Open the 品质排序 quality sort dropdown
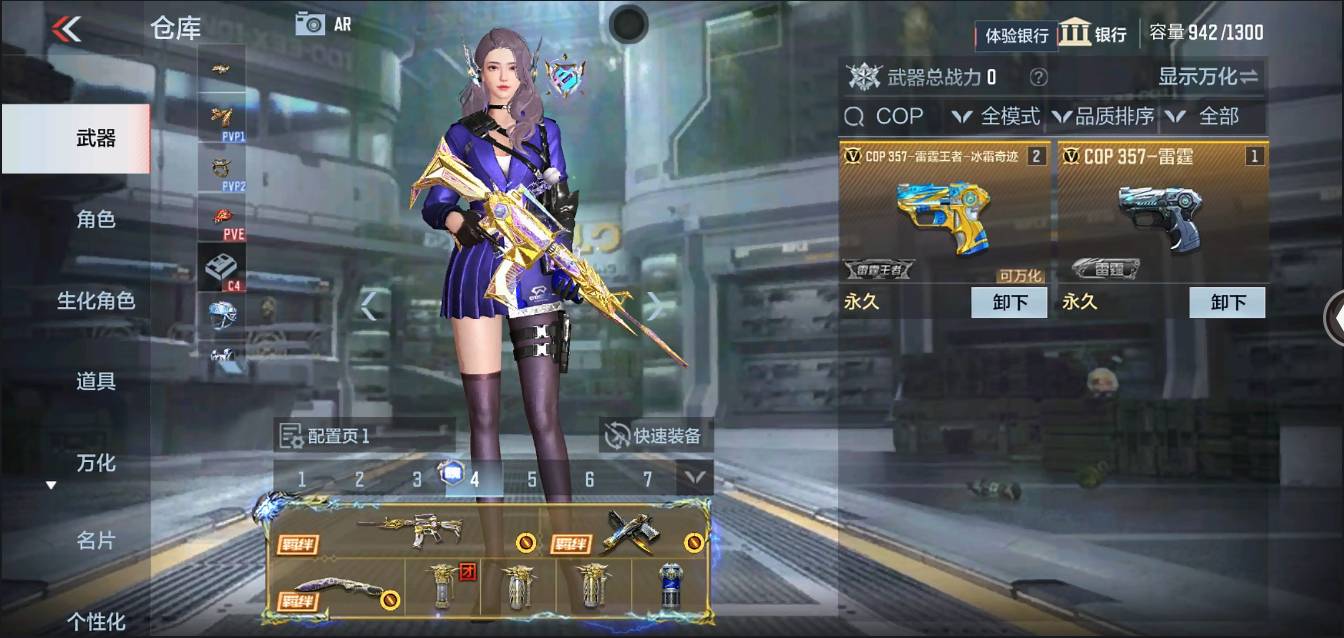1344x638 pixels. point(1103,117)
